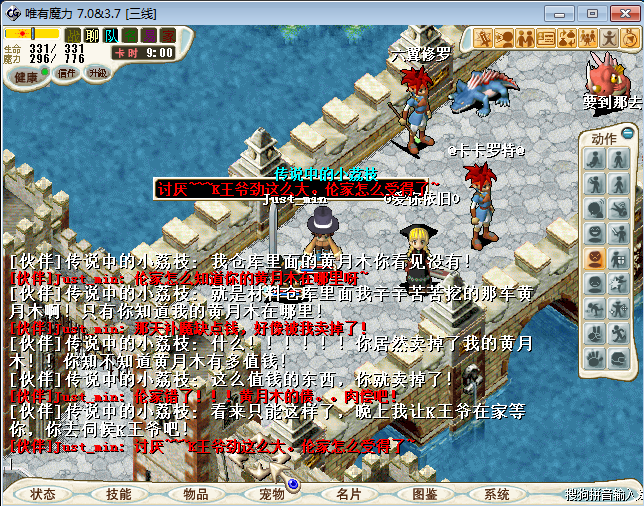Collapse the 动作 actions panel
Screen dimensions: 644x506
[628, 134]
